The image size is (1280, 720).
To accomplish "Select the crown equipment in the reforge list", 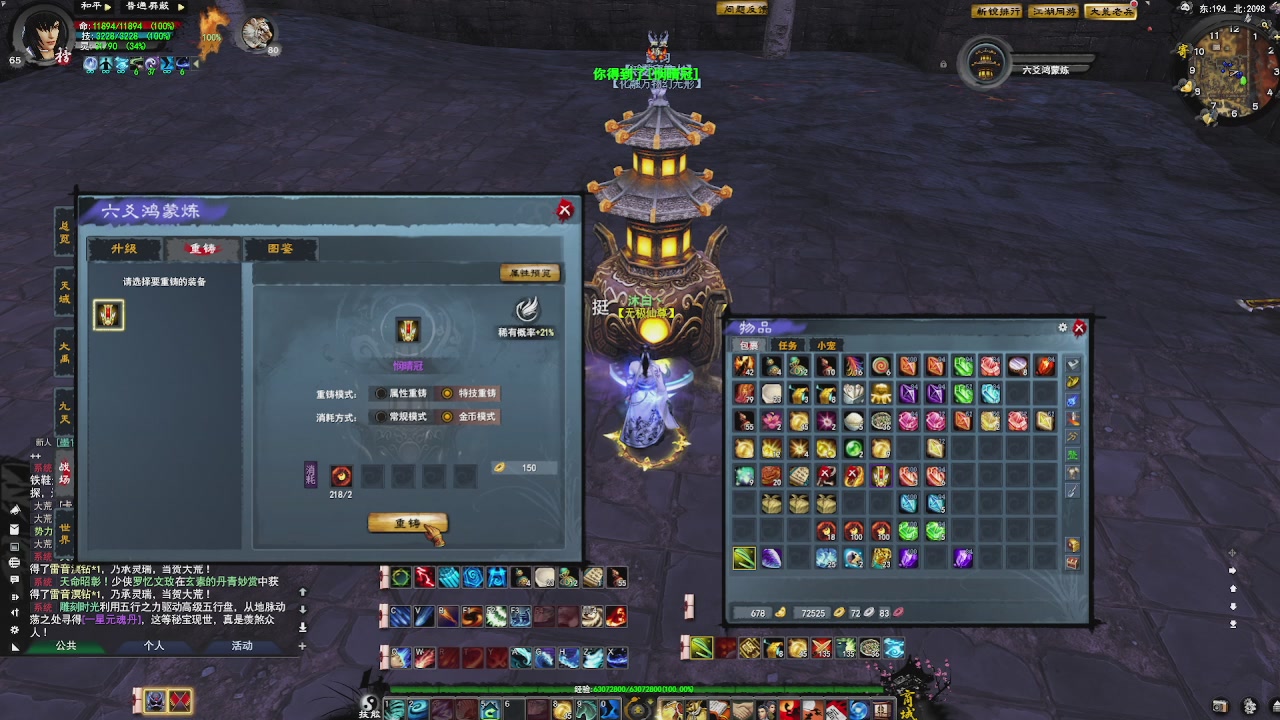I will pyautogui.click(x=108, y=315).
